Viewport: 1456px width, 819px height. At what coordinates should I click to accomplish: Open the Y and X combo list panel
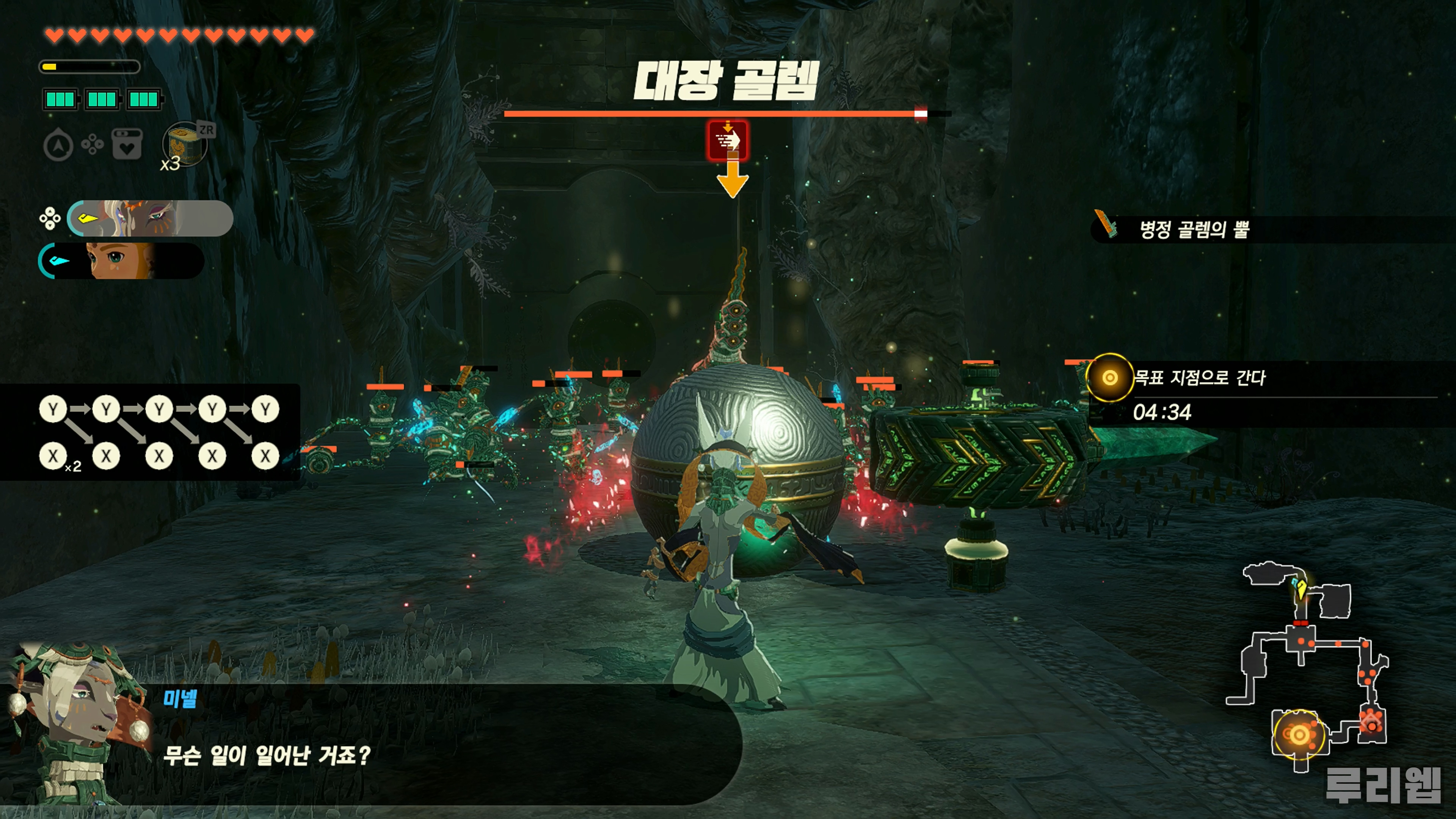click(150, 432)
